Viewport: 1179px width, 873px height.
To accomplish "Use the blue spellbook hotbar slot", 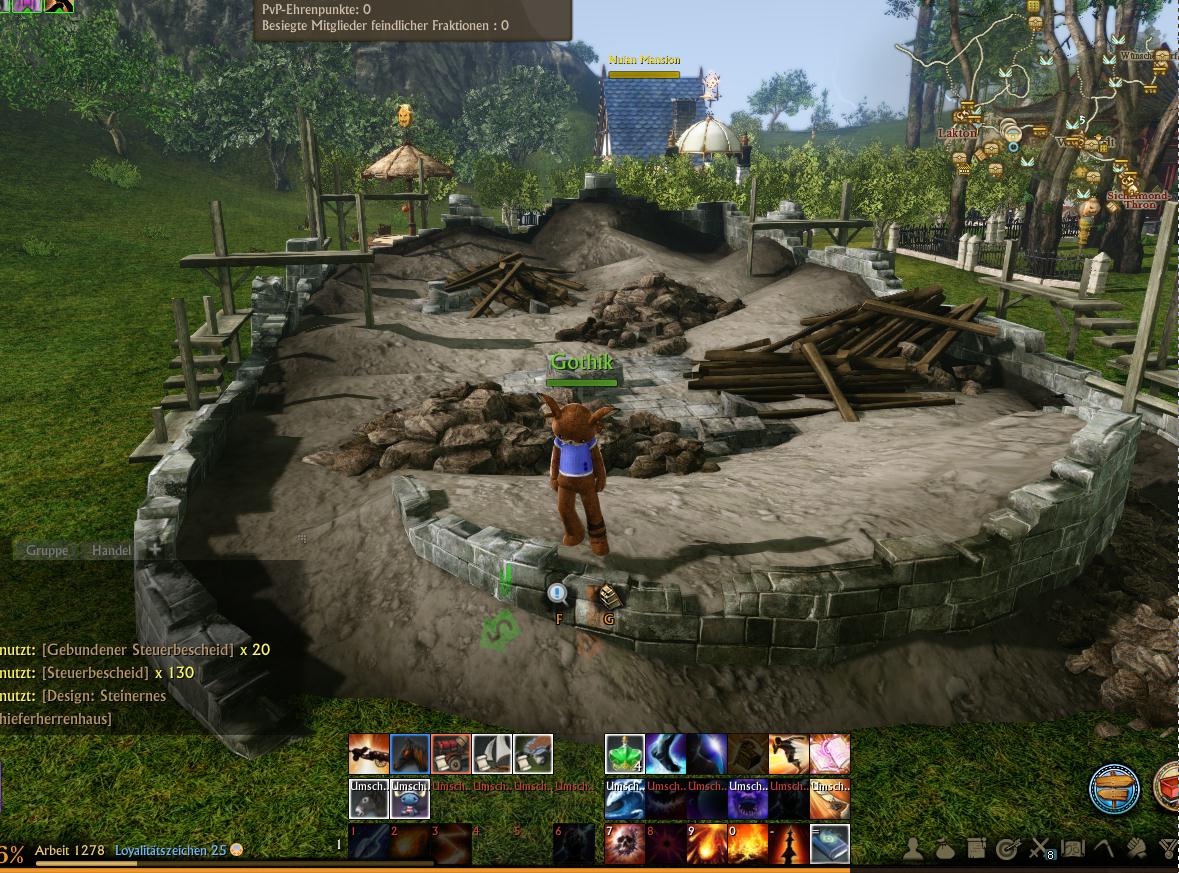I will coord(829,843).
